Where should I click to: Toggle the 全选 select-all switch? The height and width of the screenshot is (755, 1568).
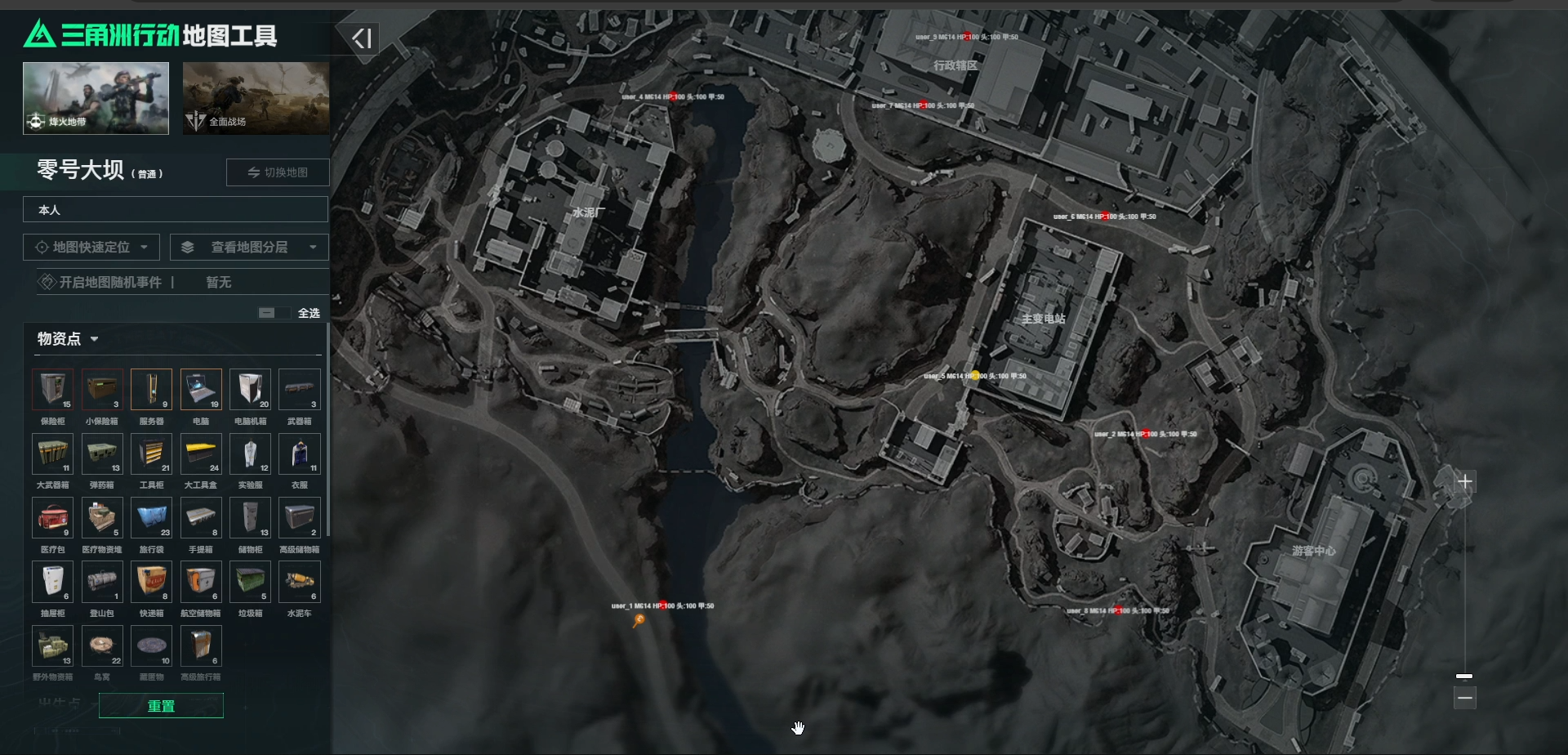click(274, 313)
